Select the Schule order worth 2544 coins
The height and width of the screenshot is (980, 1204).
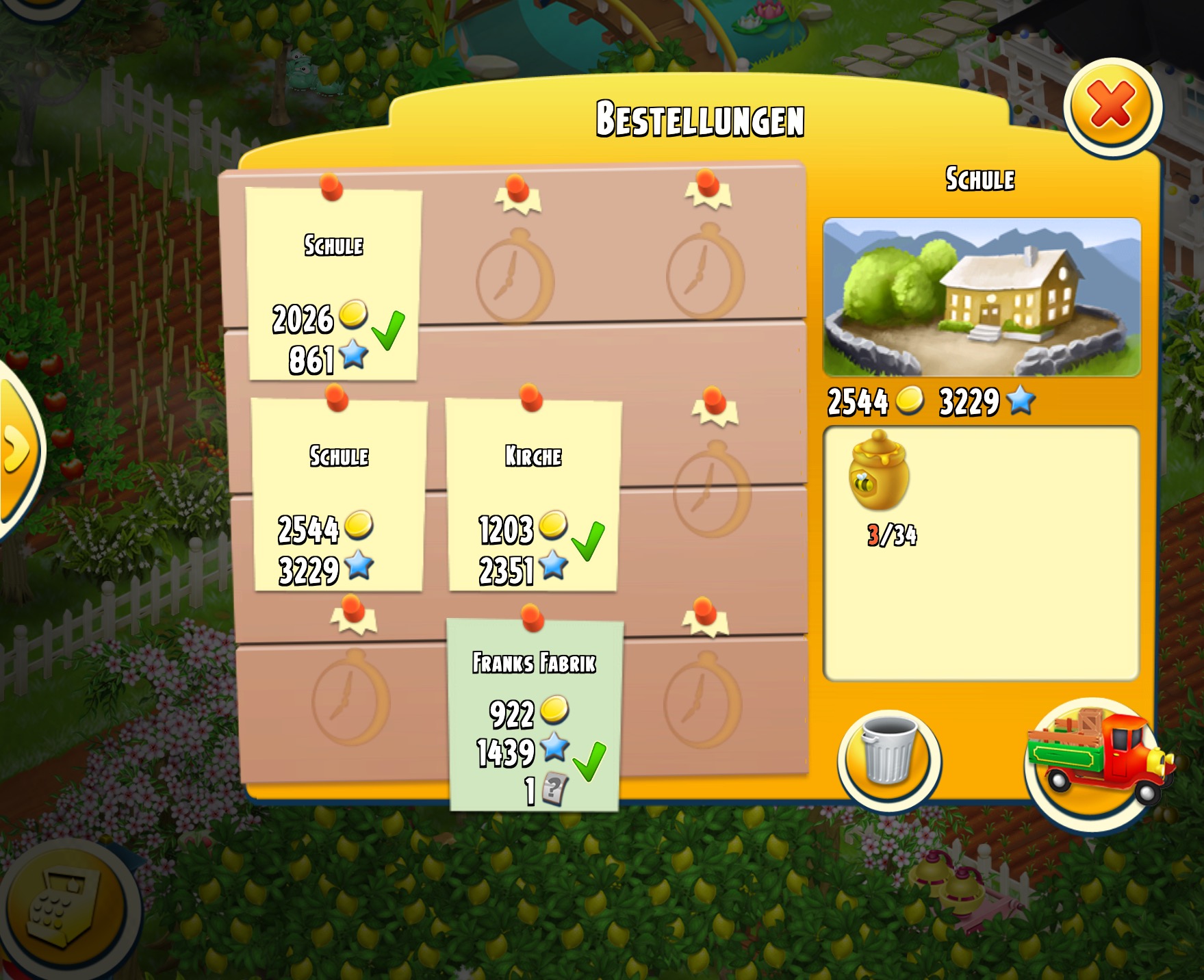338,495
